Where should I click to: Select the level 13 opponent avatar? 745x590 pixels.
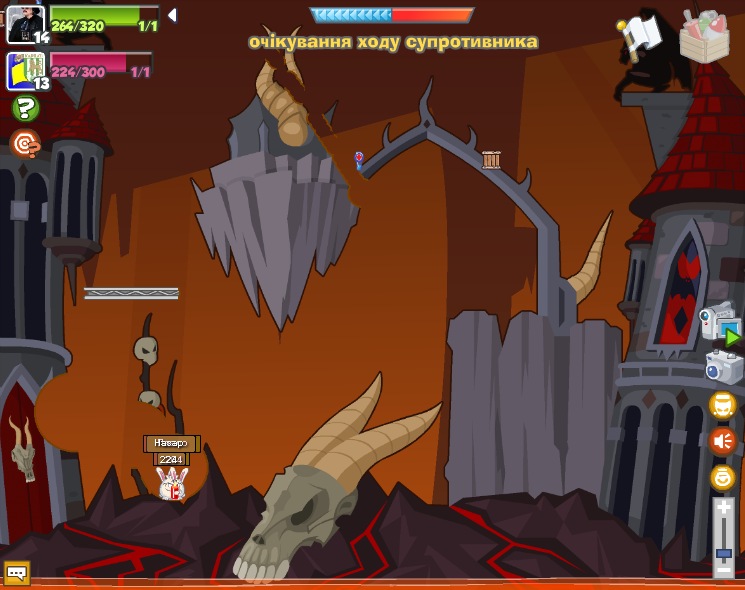25,71
